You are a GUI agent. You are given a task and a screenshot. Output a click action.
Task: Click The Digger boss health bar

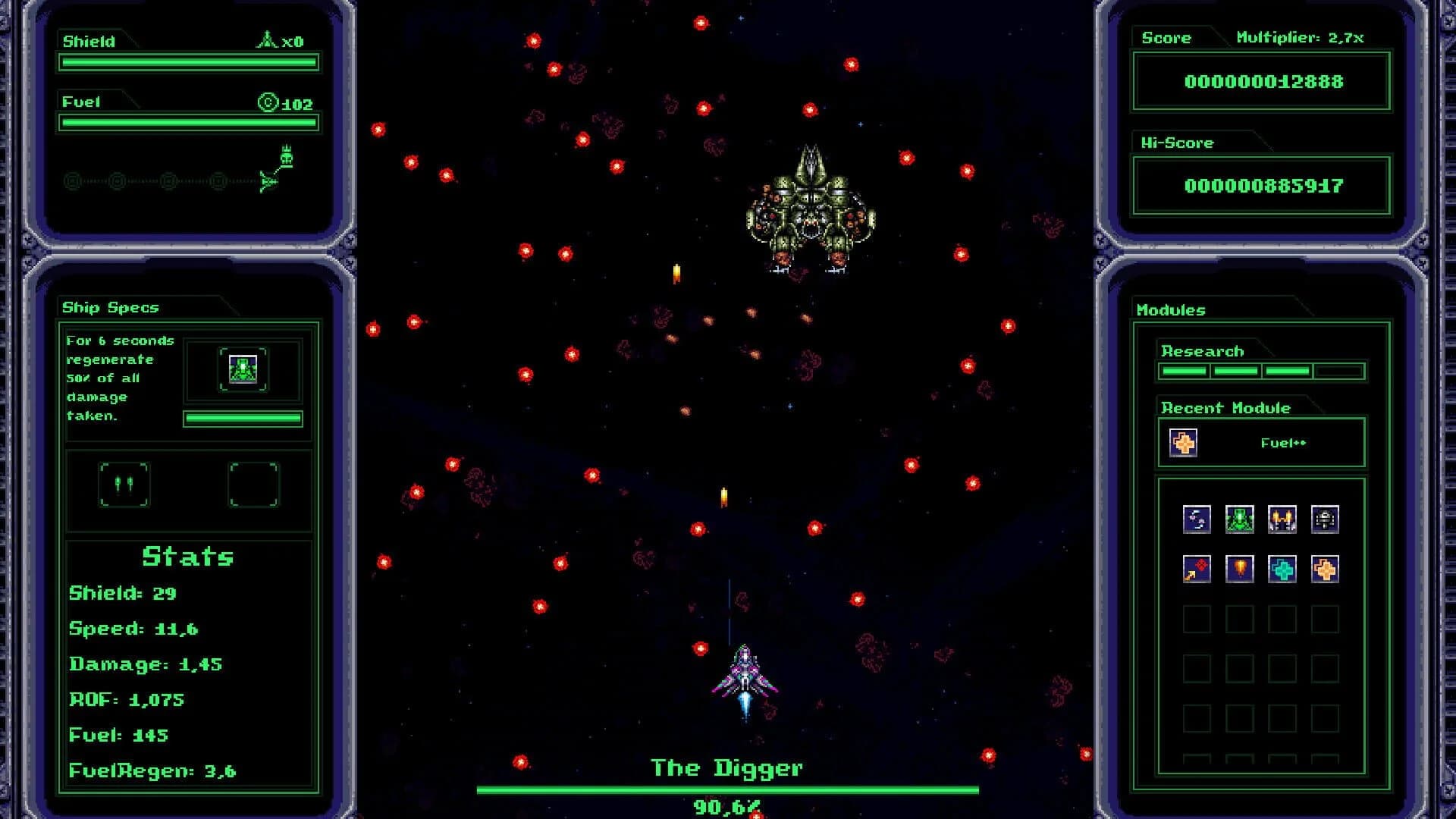click(728, 789)
